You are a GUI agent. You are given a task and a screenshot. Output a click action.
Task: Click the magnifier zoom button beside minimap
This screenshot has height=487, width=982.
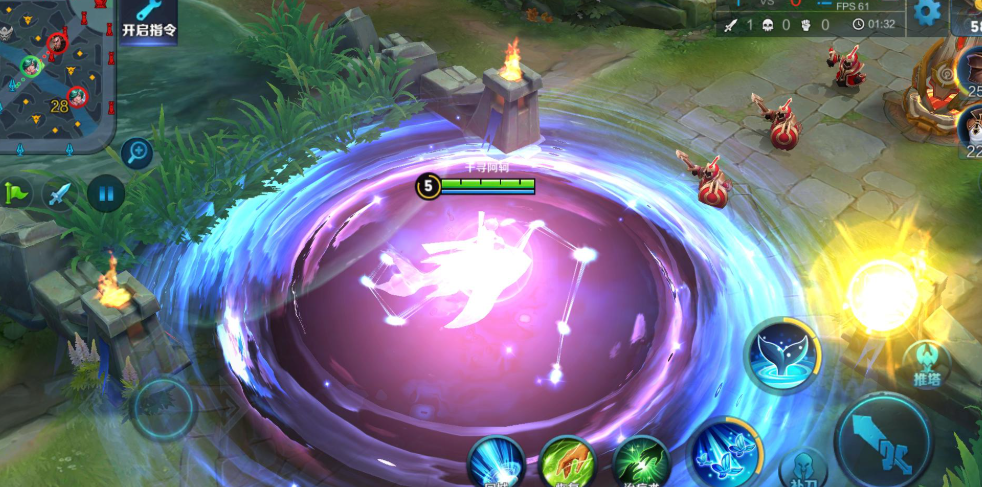(x=137, y=153)
